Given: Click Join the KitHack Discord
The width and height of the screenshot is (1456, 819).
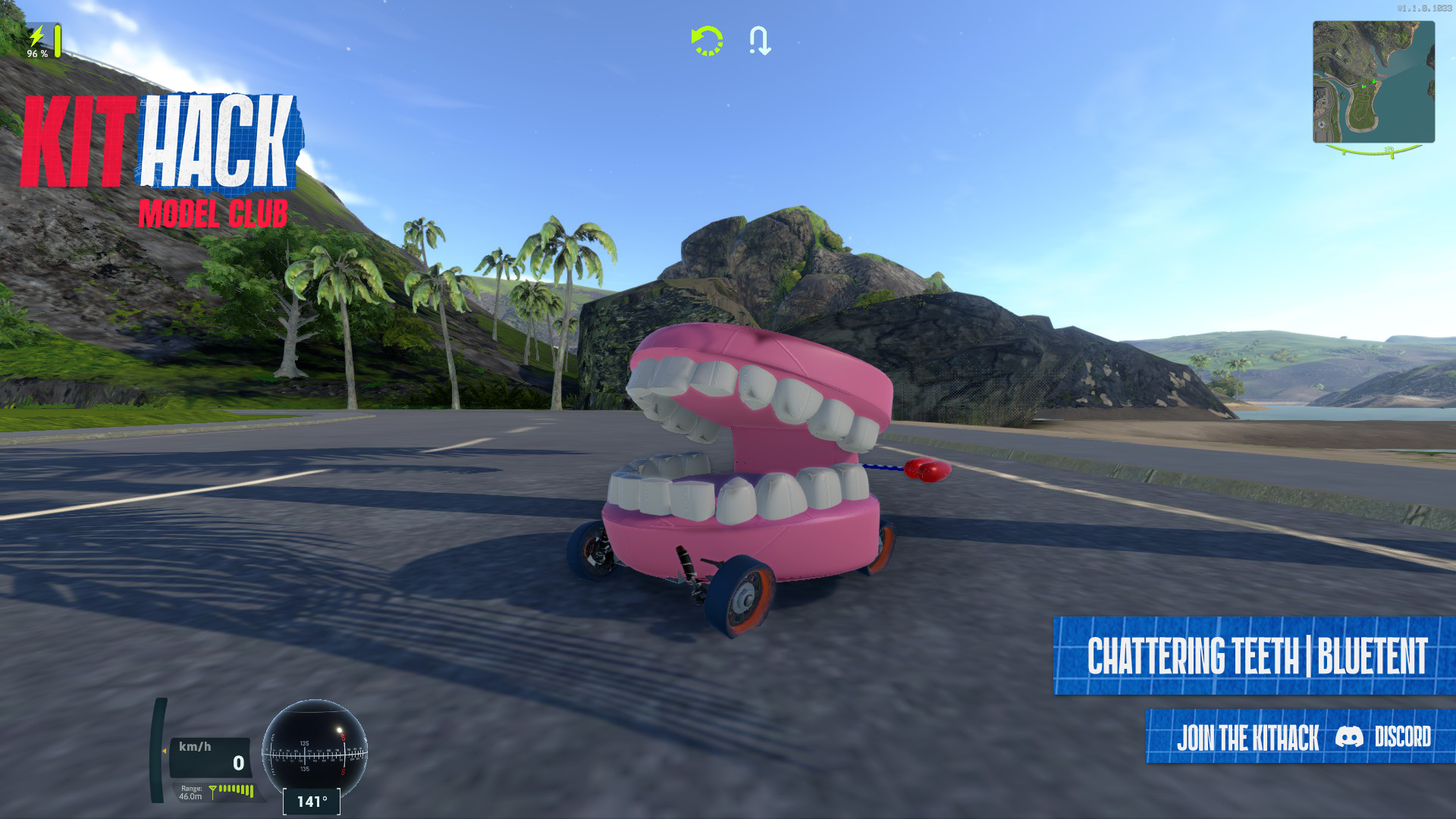Looking at the screenshot, I should click(1289, 738).
